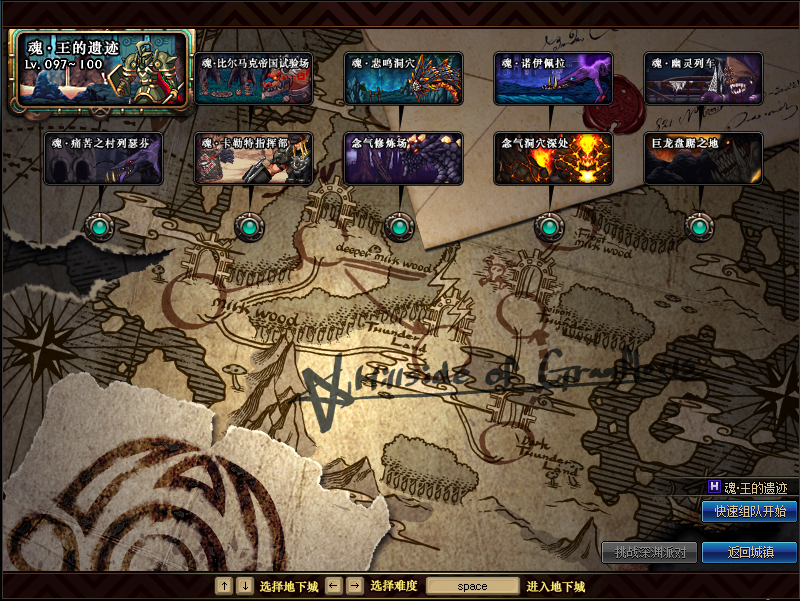Viewport: 800px width, 601px height.
Task: Click the green map node under 念气洞穴深处
Action: tap(548, 227)
